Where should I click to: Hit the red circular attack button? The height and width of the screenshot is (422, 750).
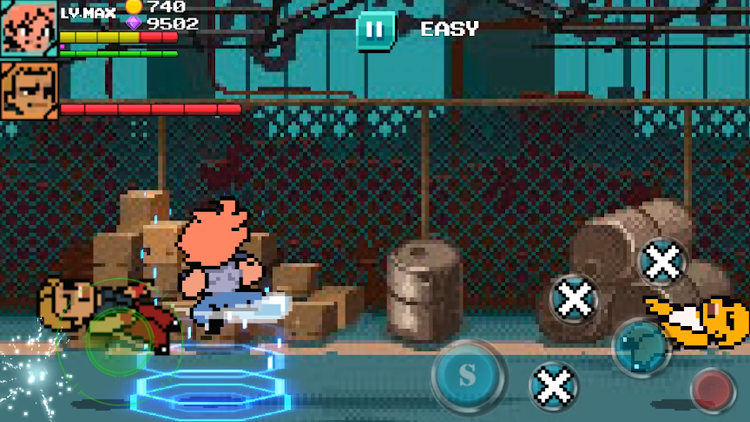[x=713, y=389]
